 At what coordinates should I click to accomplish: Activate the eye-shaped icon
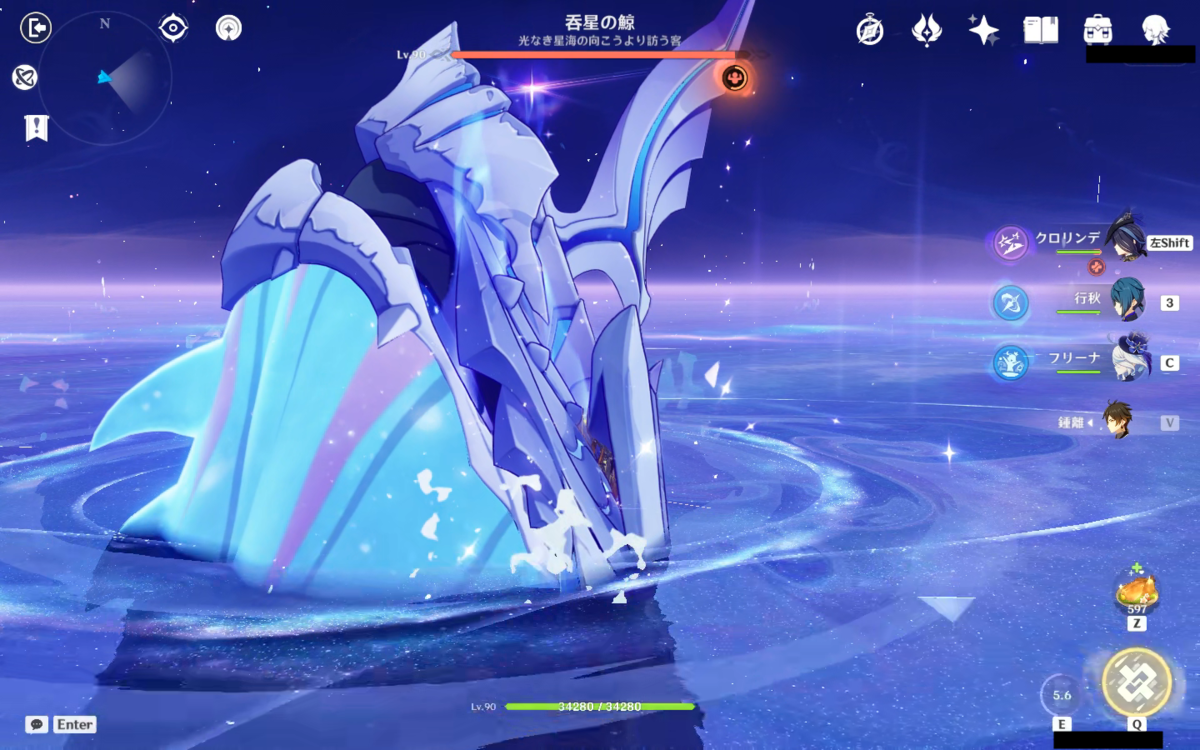coord(174,28)
